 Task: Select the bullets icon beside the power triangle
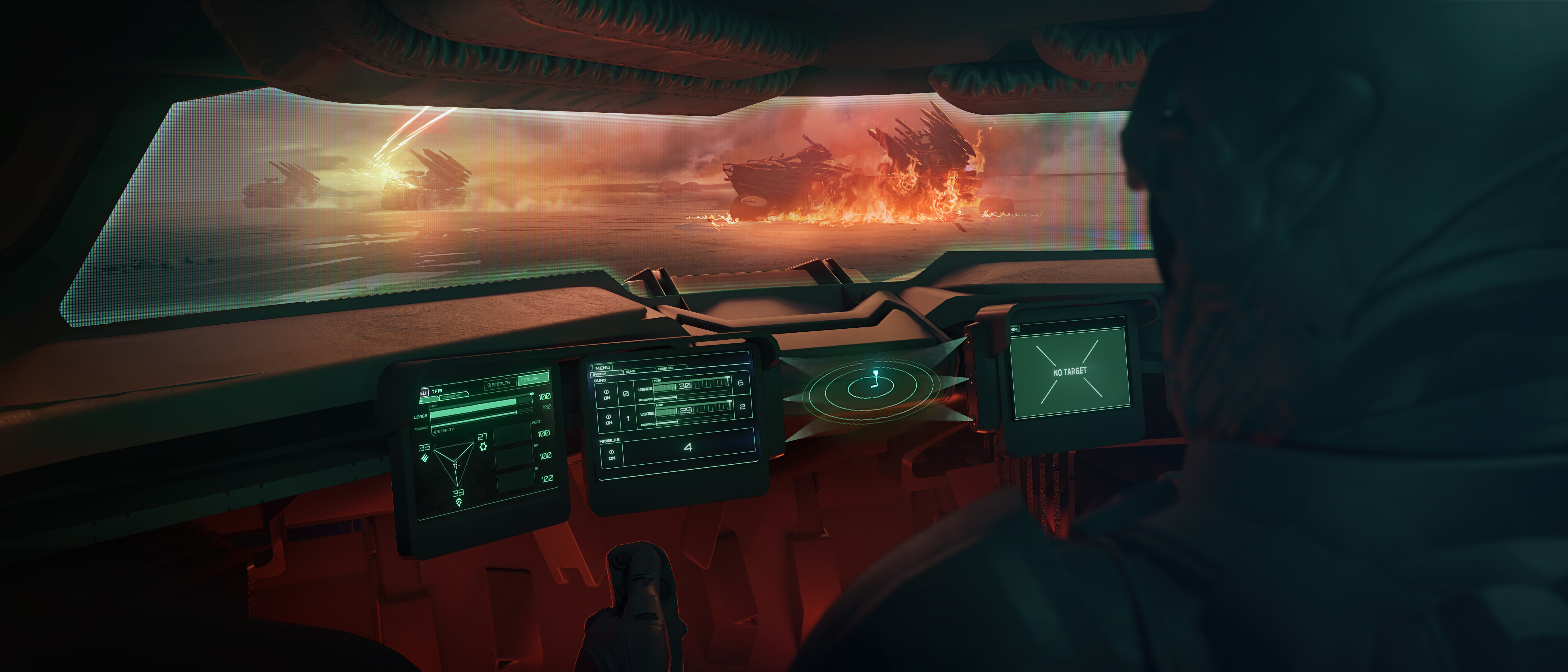tap(424, 458)
